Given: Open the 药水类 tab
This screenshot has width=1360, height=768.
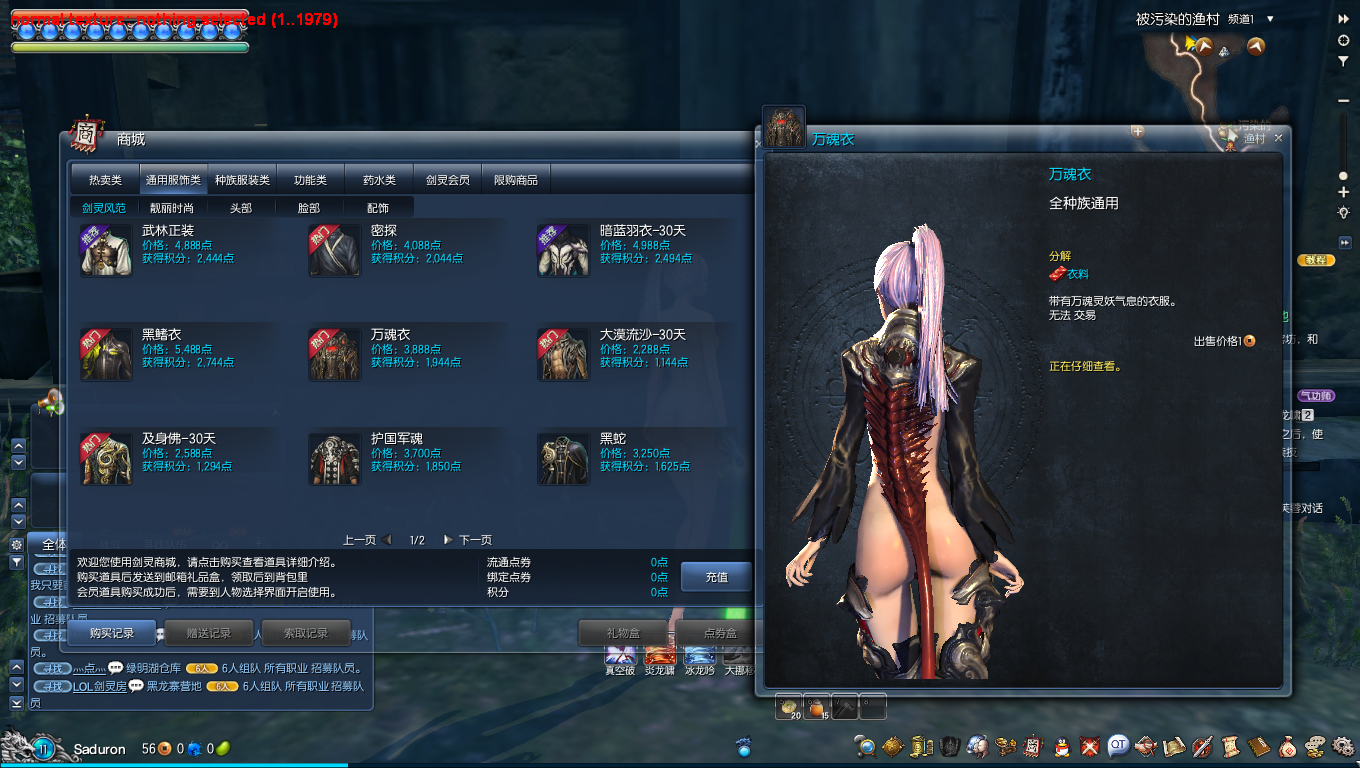Looking at the screenshot, I should (379, 180).
